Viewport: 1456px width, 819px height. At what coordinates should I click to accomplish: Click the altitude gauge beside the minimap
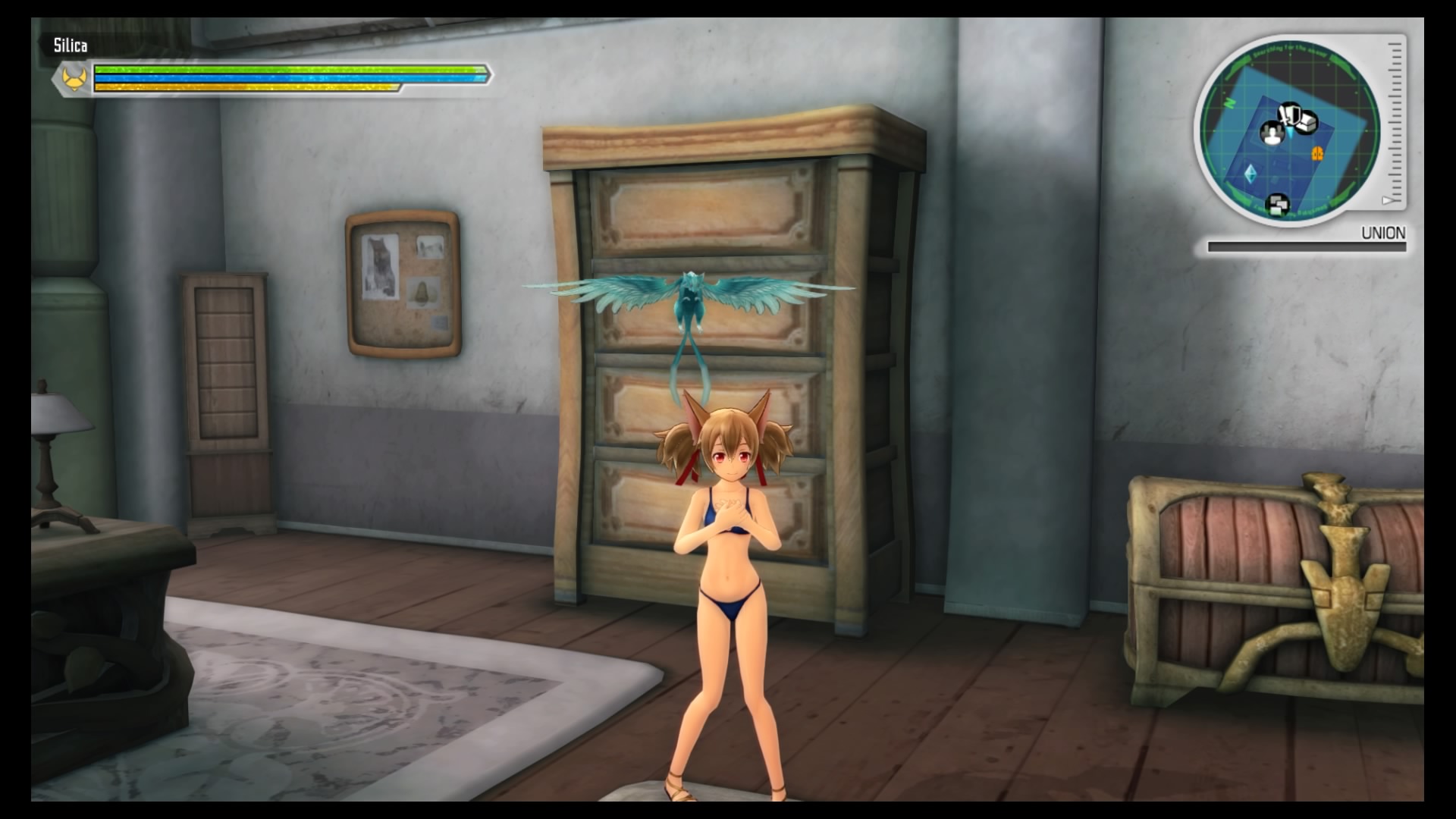pos(1395,123)
